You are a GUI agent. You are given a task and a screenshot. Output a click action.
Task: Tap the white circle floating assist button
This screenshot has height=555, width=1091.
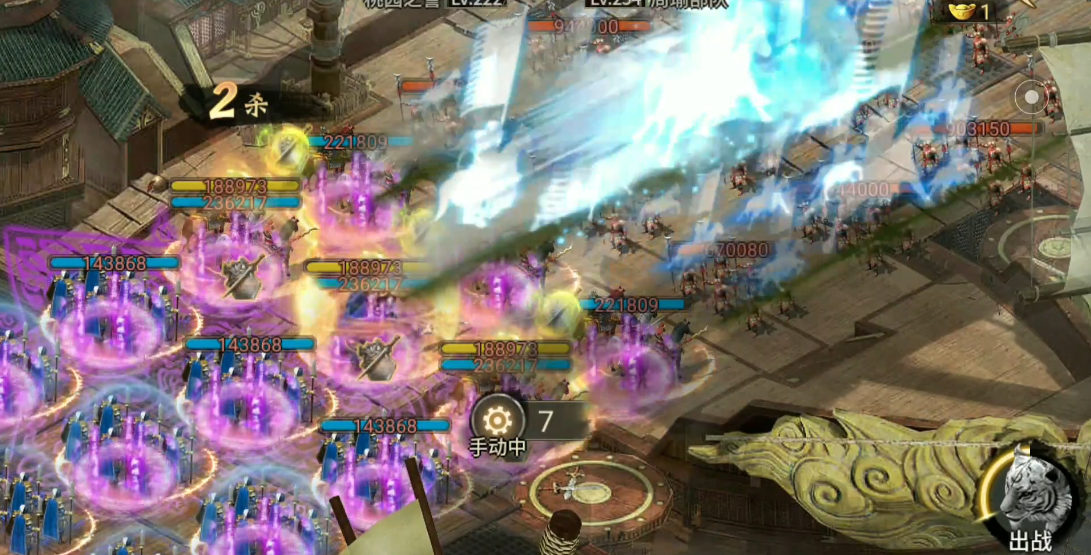1030,98
